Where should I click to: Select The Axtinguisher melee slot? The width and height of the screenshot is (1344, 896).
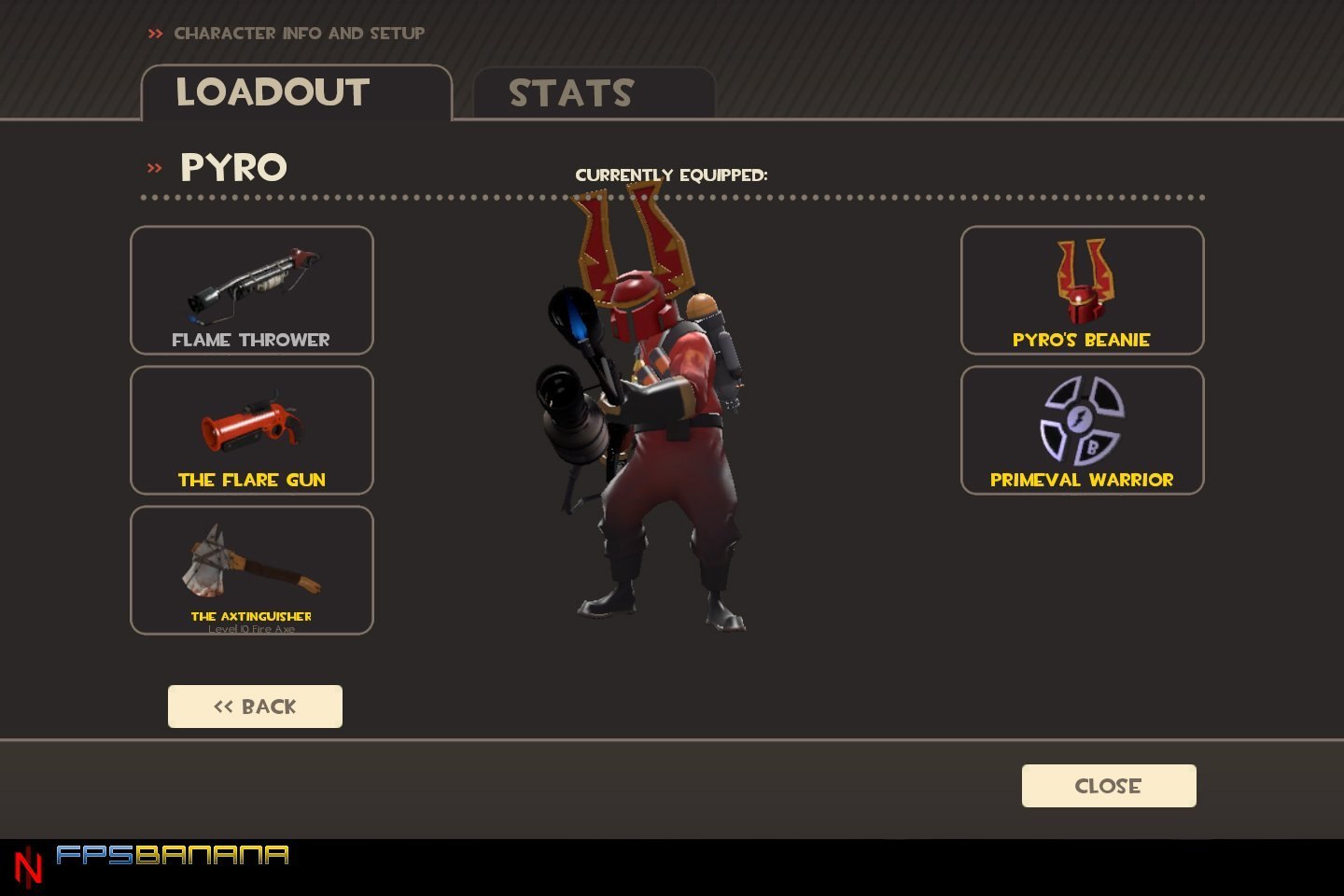tap(252, 570)
